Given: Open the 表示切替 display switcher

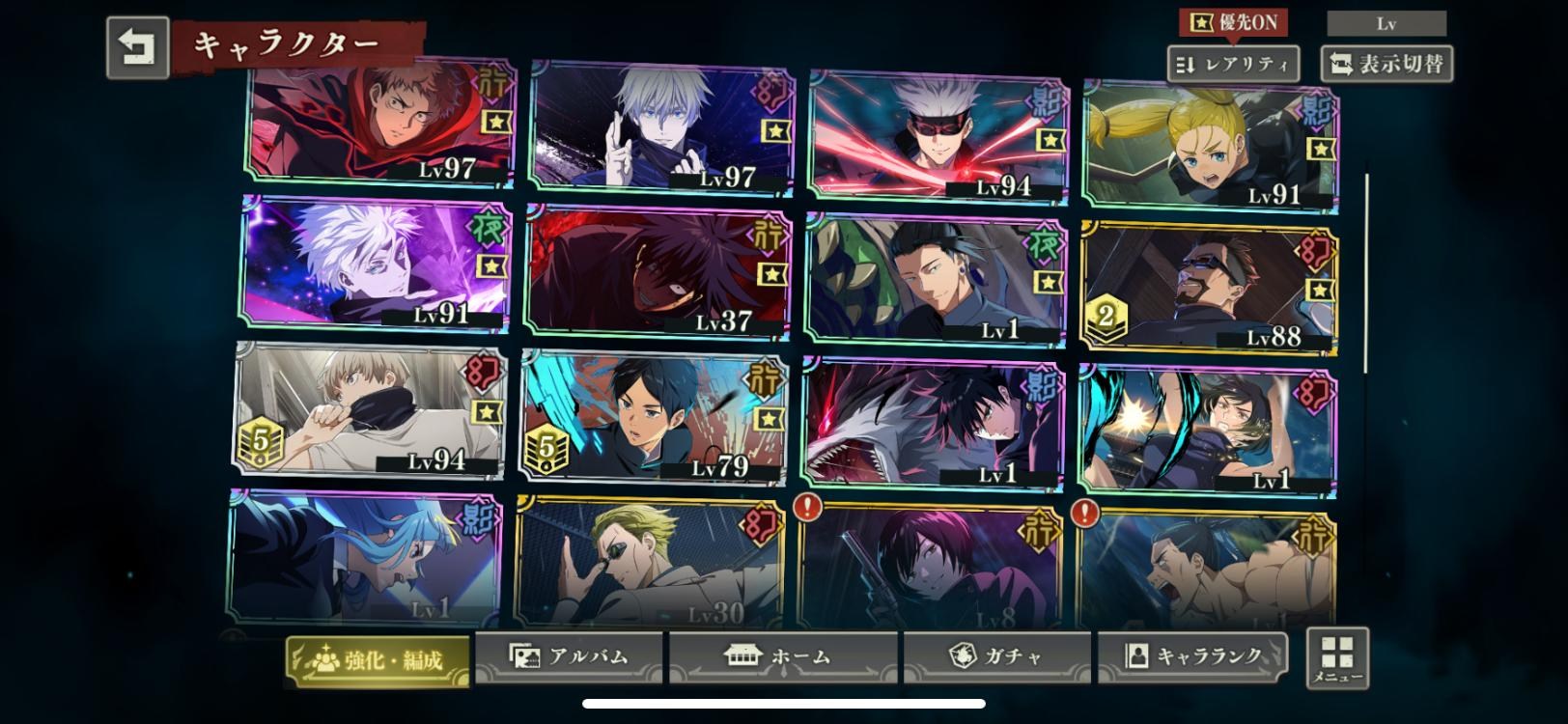Looking at the screenshot, I should (1386, 64).
